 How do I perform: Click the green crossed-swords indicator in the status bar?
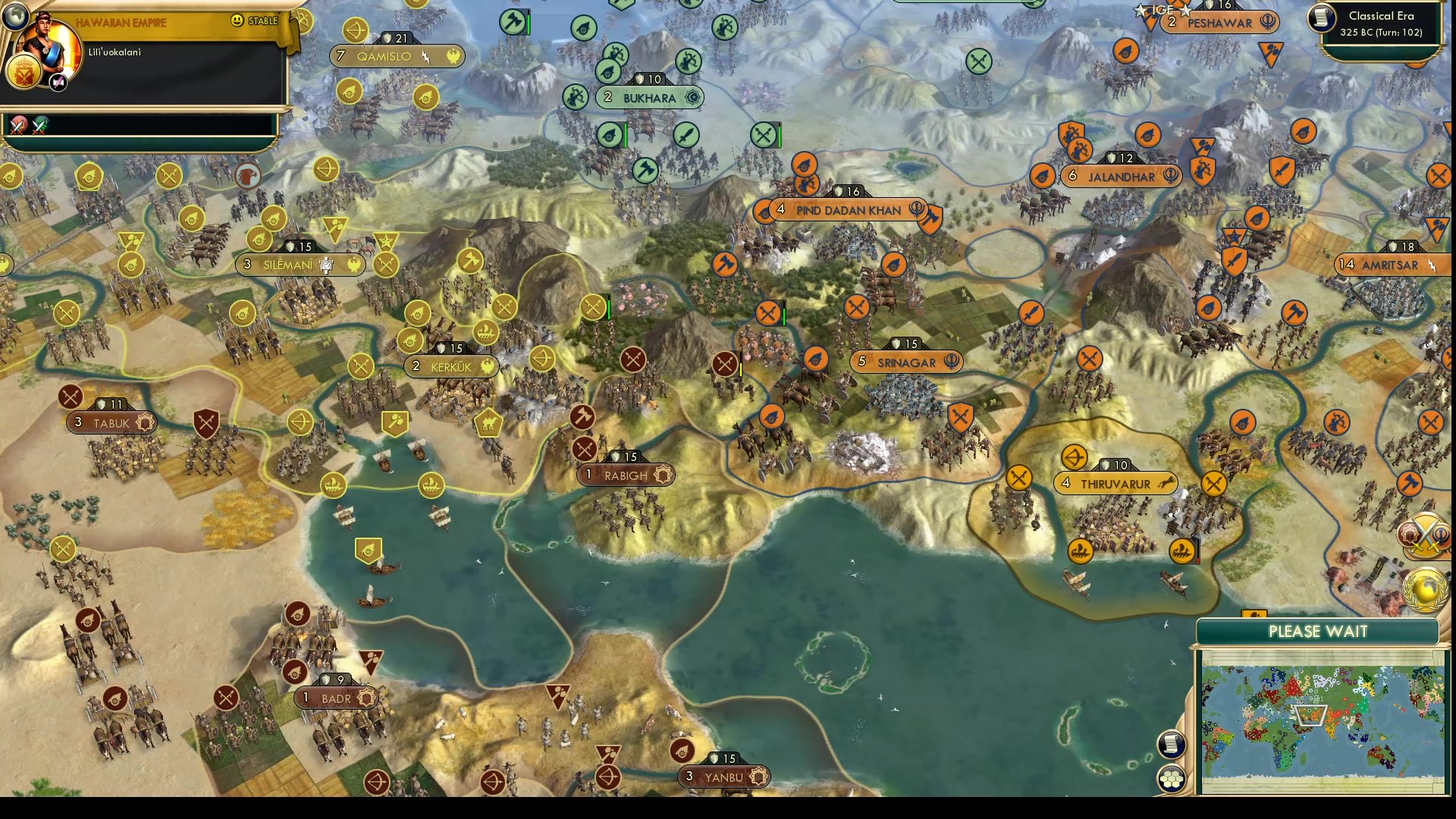[39, 125]
